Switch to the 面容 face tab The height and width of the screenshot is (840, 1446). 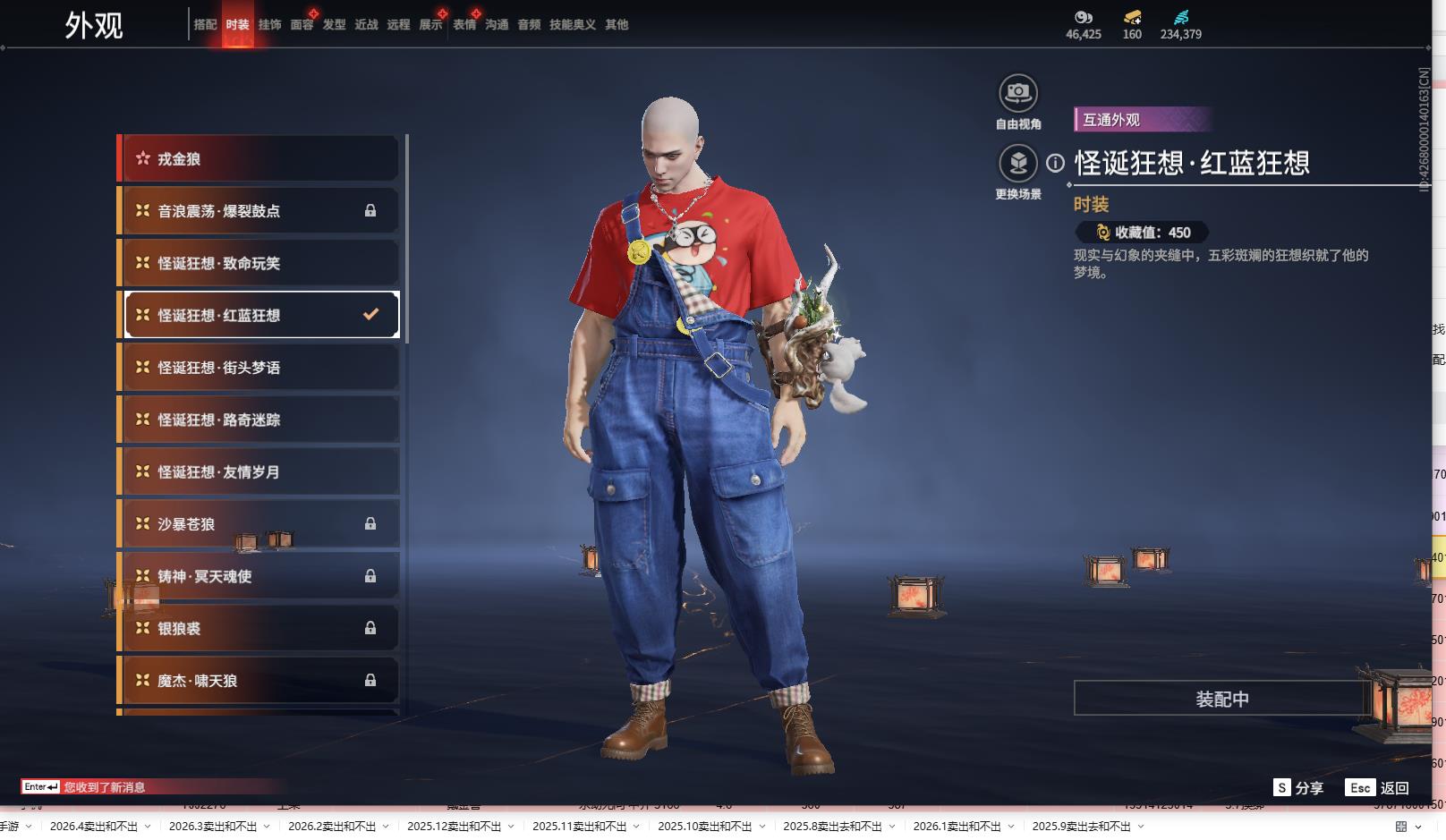(x=302, y=24)
